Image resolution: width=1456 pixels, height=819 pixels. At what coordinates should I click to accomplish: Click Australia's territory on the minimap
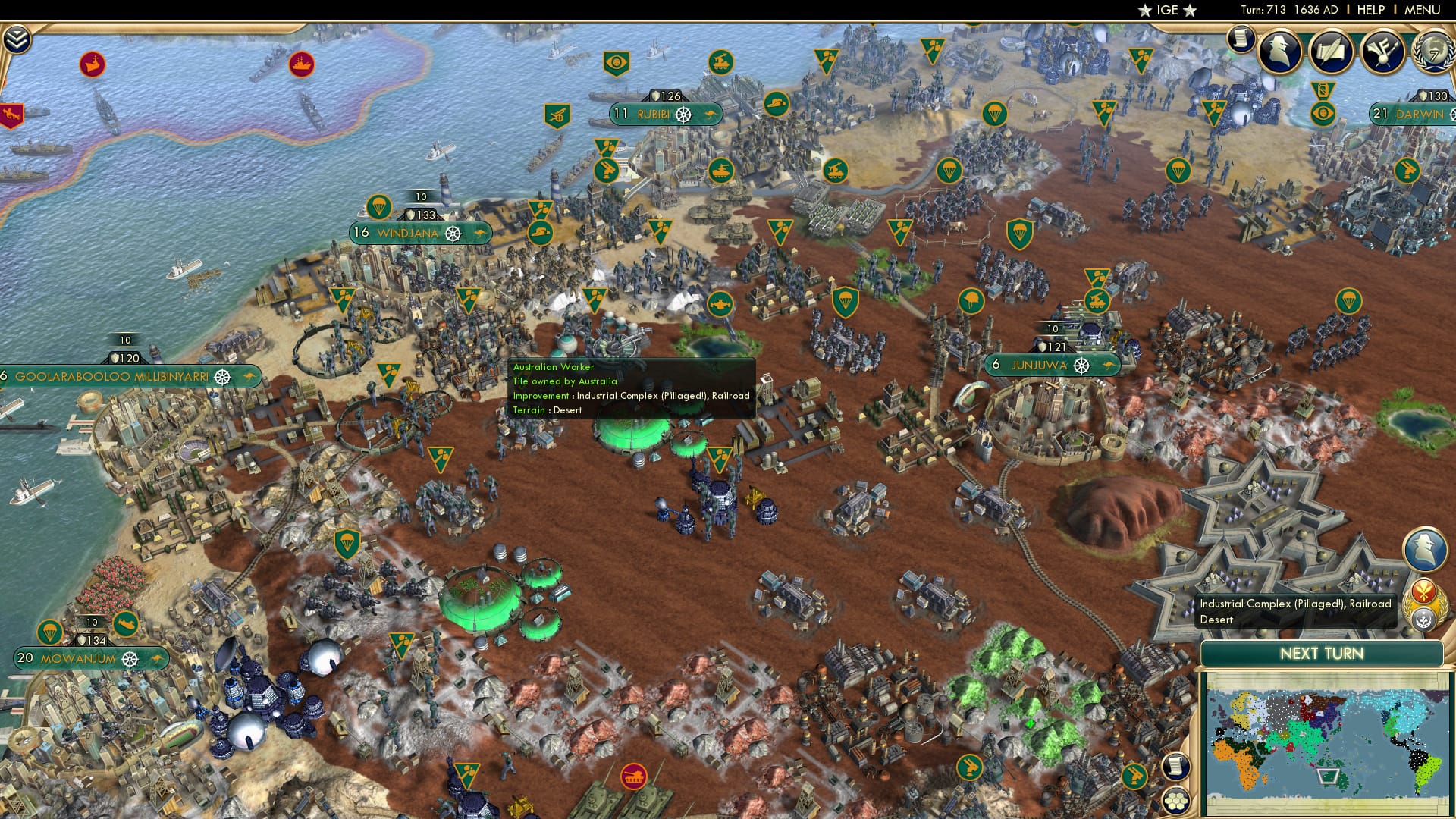[x=1329, y=777]
